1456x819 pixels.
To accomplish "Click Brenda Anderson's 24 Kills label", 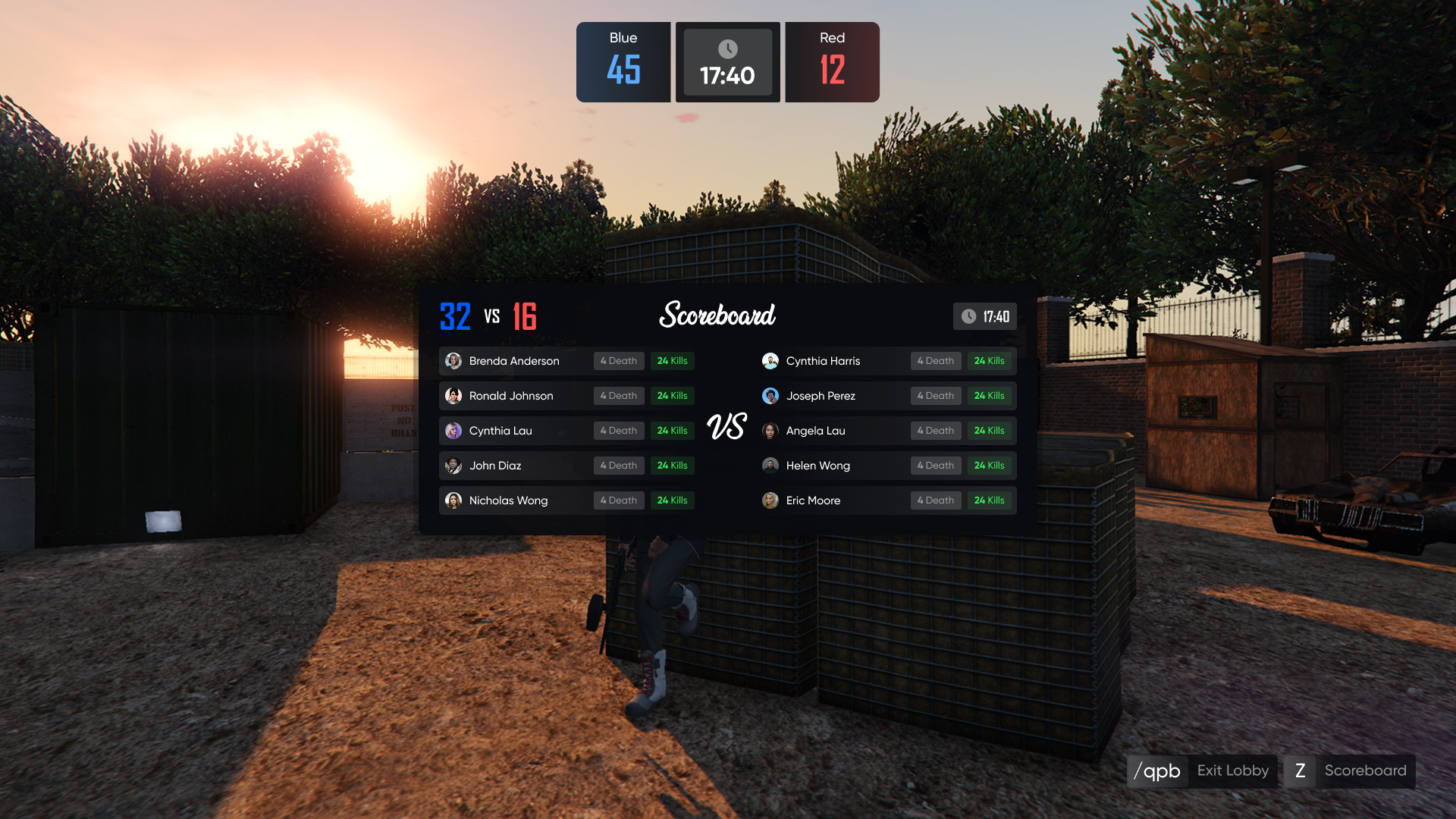I will click(672, 361).
